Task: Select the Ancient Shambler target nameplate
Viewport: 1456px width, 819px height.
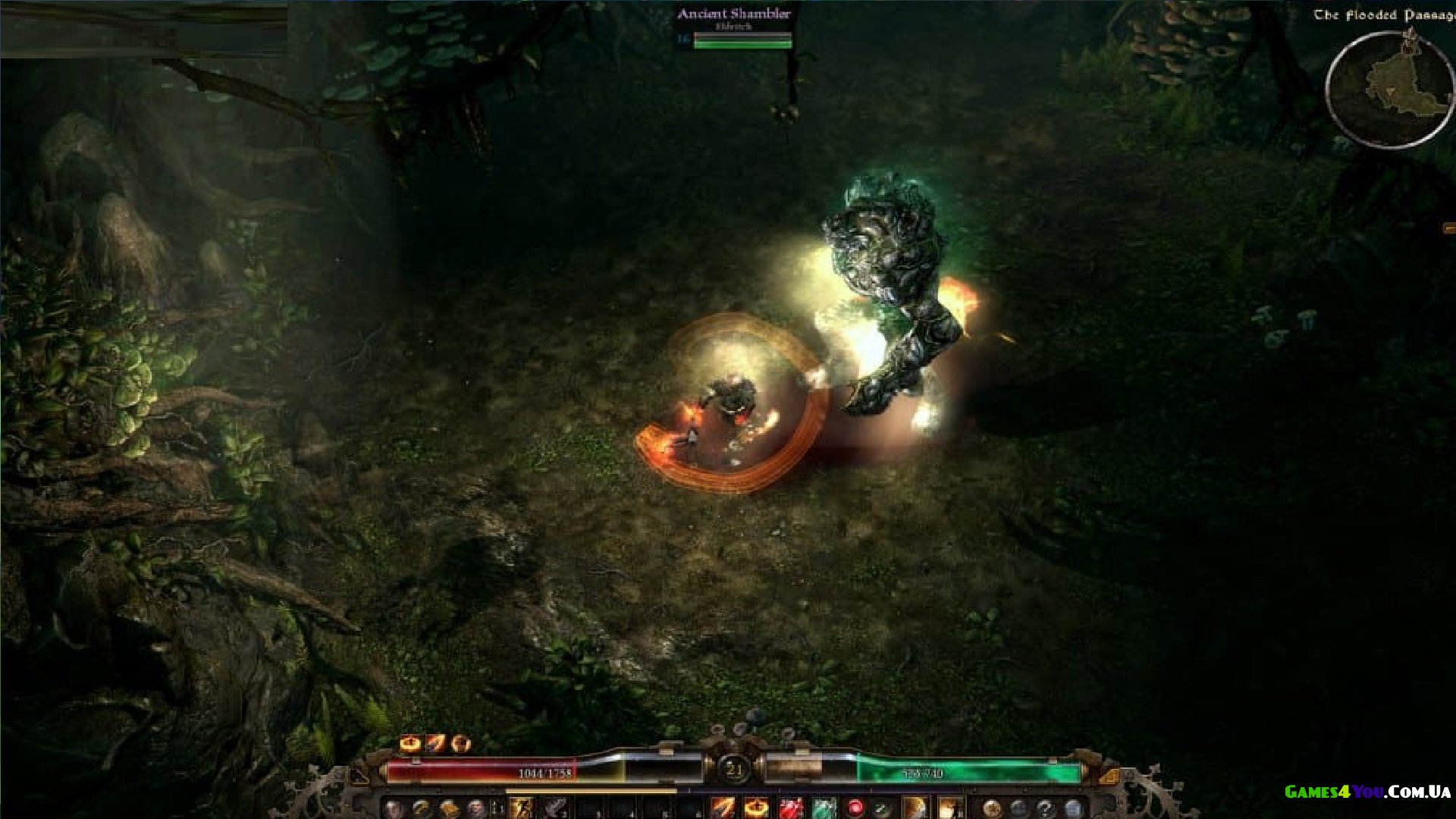Action: tap(733, 14)
